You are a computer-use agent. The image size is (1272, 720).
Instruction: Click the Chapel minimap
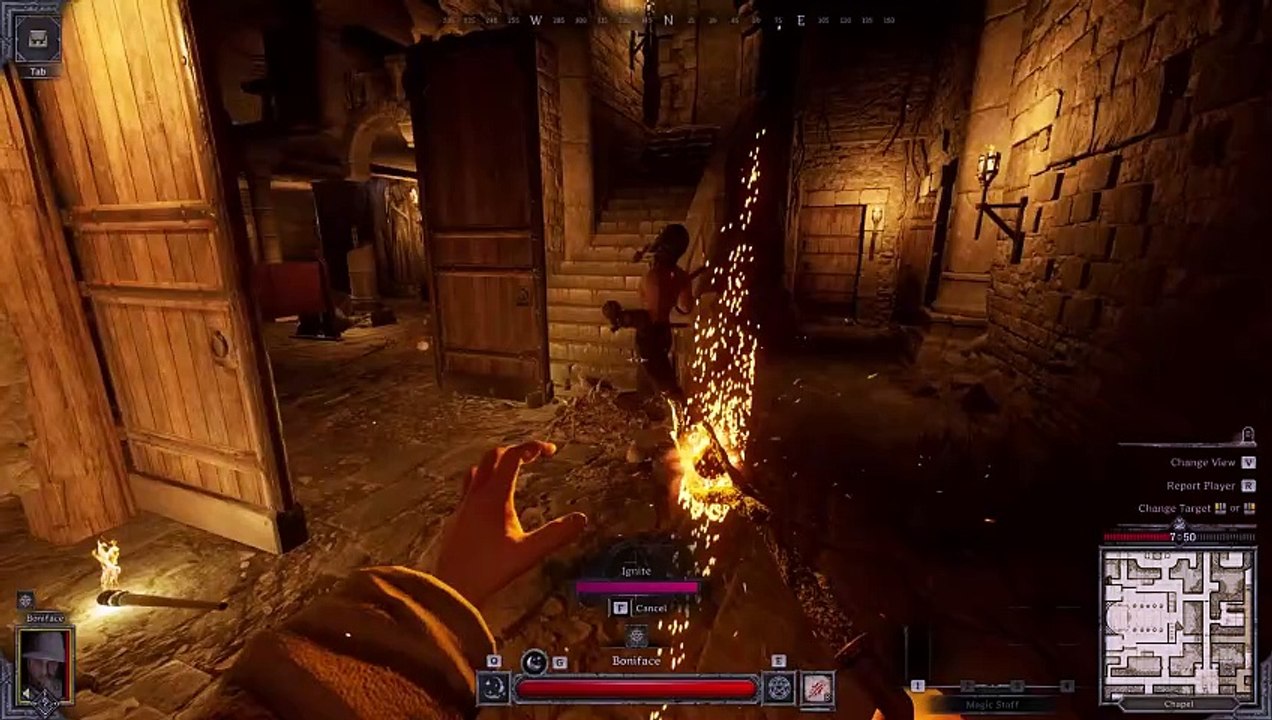[x=1177, y=624]
